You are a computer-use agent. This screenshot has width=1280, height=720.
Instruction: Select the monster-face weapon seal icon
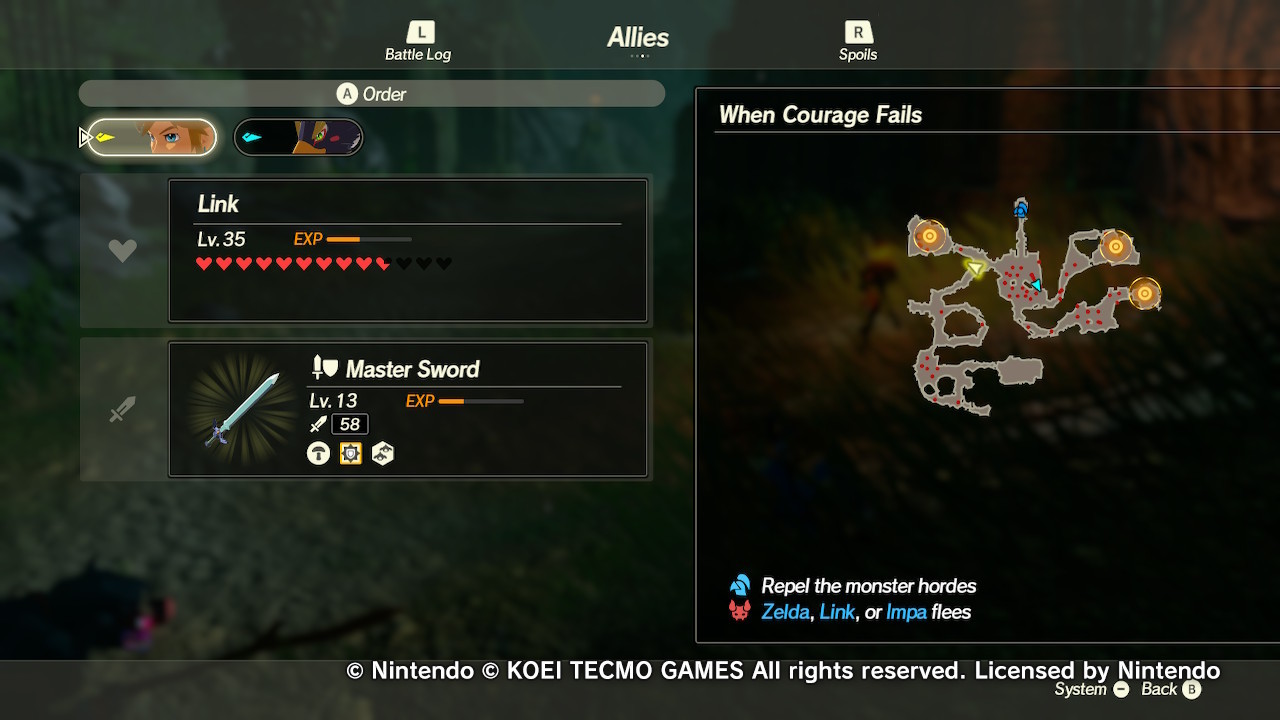click(382, 453)
